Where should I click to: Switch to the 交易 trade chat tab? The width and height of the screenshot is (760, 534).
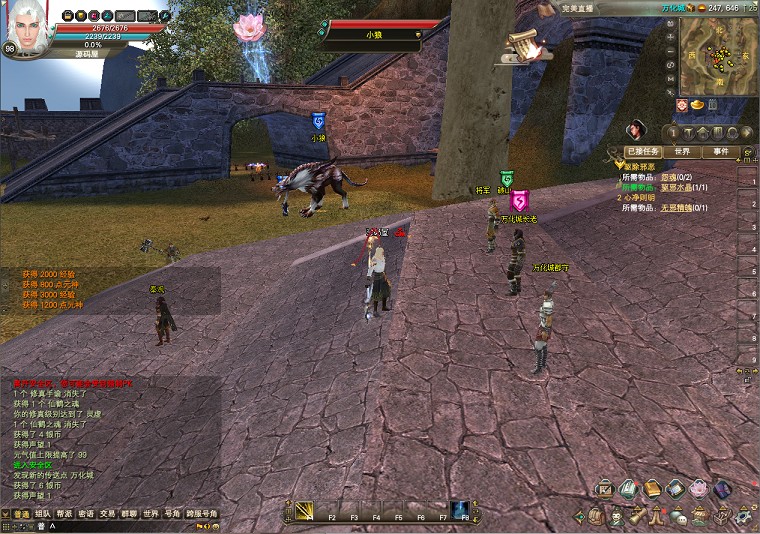coord(108,513)
